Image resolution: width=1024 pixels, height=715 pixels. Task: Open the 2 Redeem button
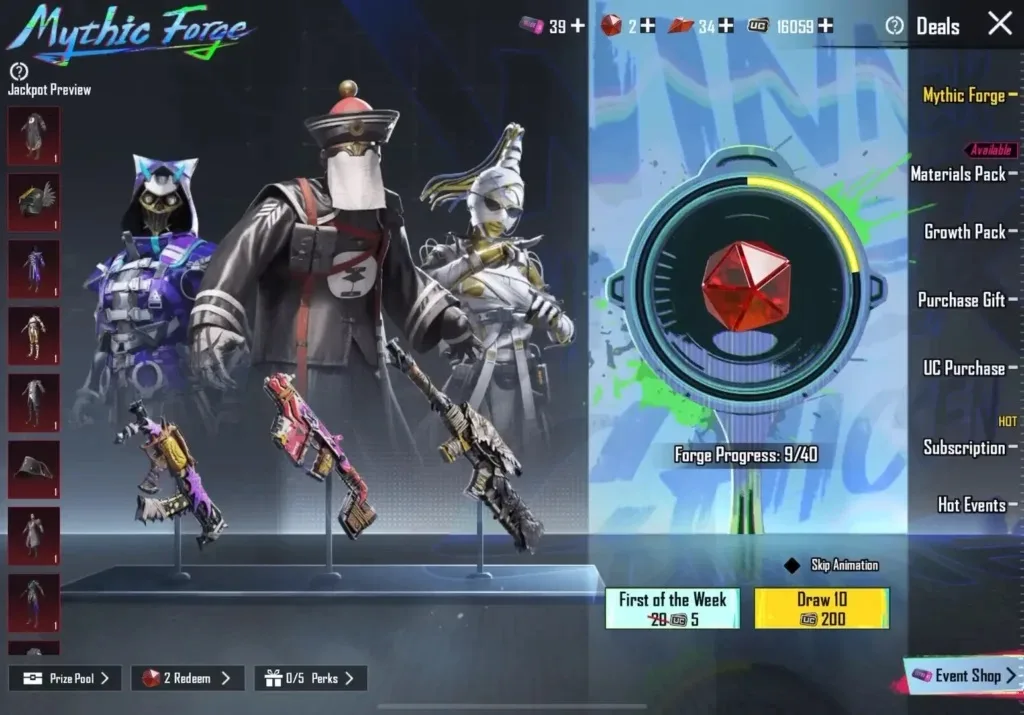pyautogui.click(x=187, y=678)
